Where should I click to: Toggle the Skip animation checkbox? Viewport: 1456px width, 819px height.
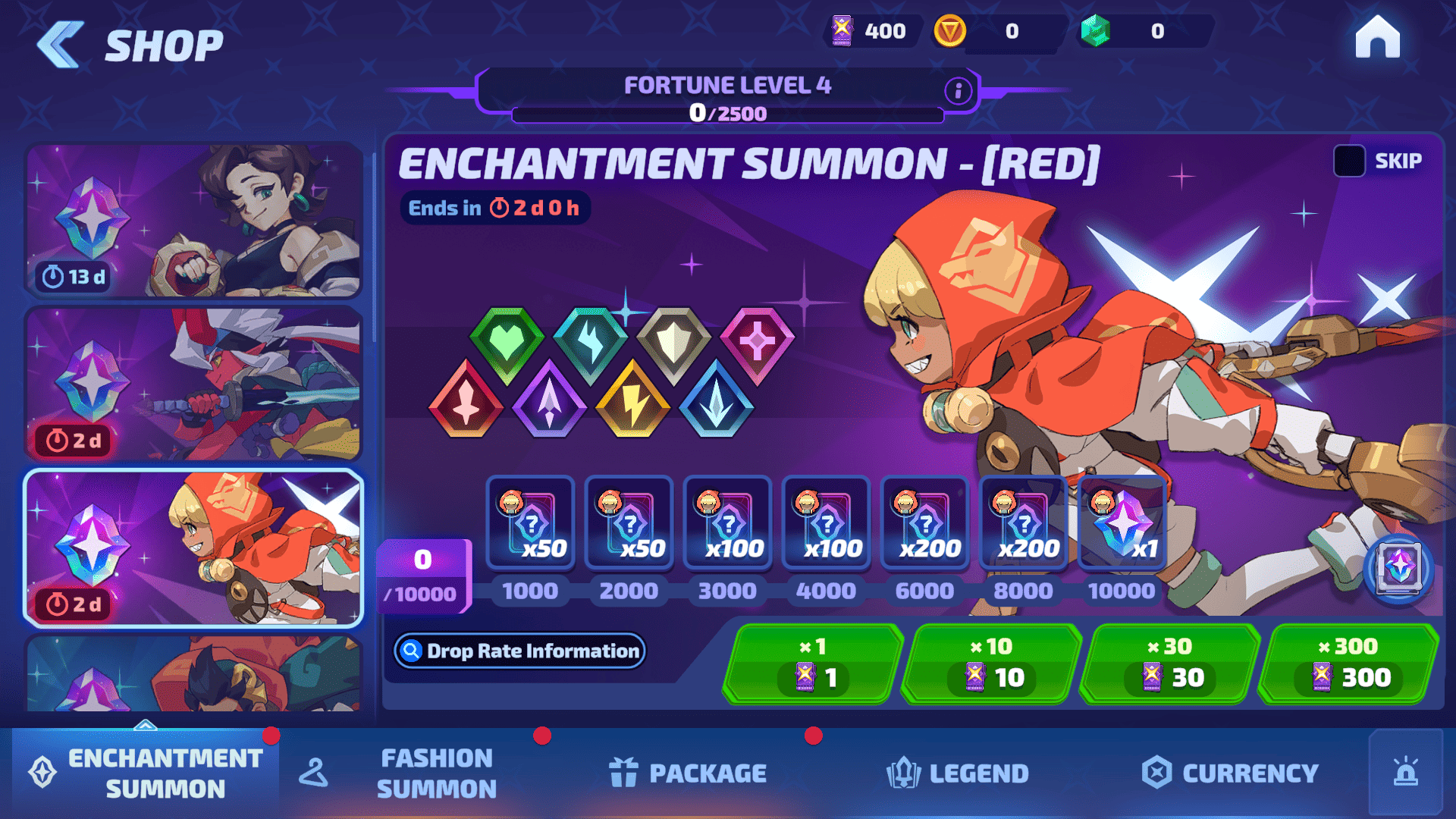pyautogui.click(x=1349, y=161)
